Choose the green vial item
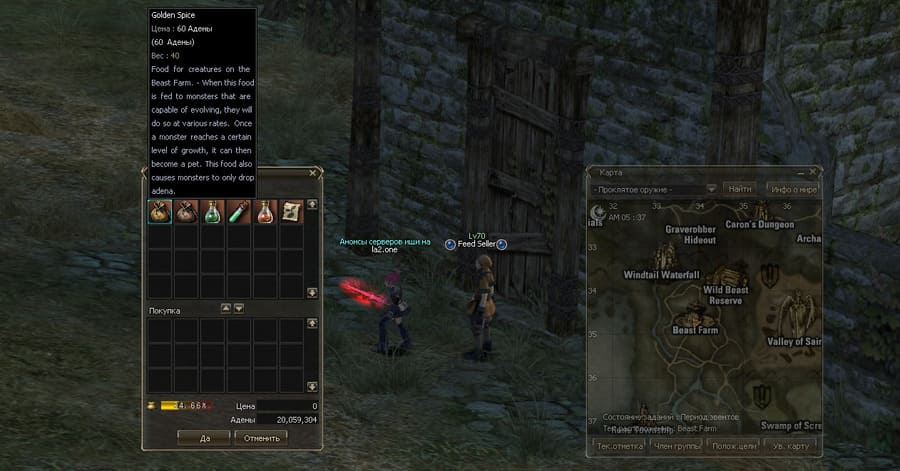900x471 pixels. click(x=238, y=211)
